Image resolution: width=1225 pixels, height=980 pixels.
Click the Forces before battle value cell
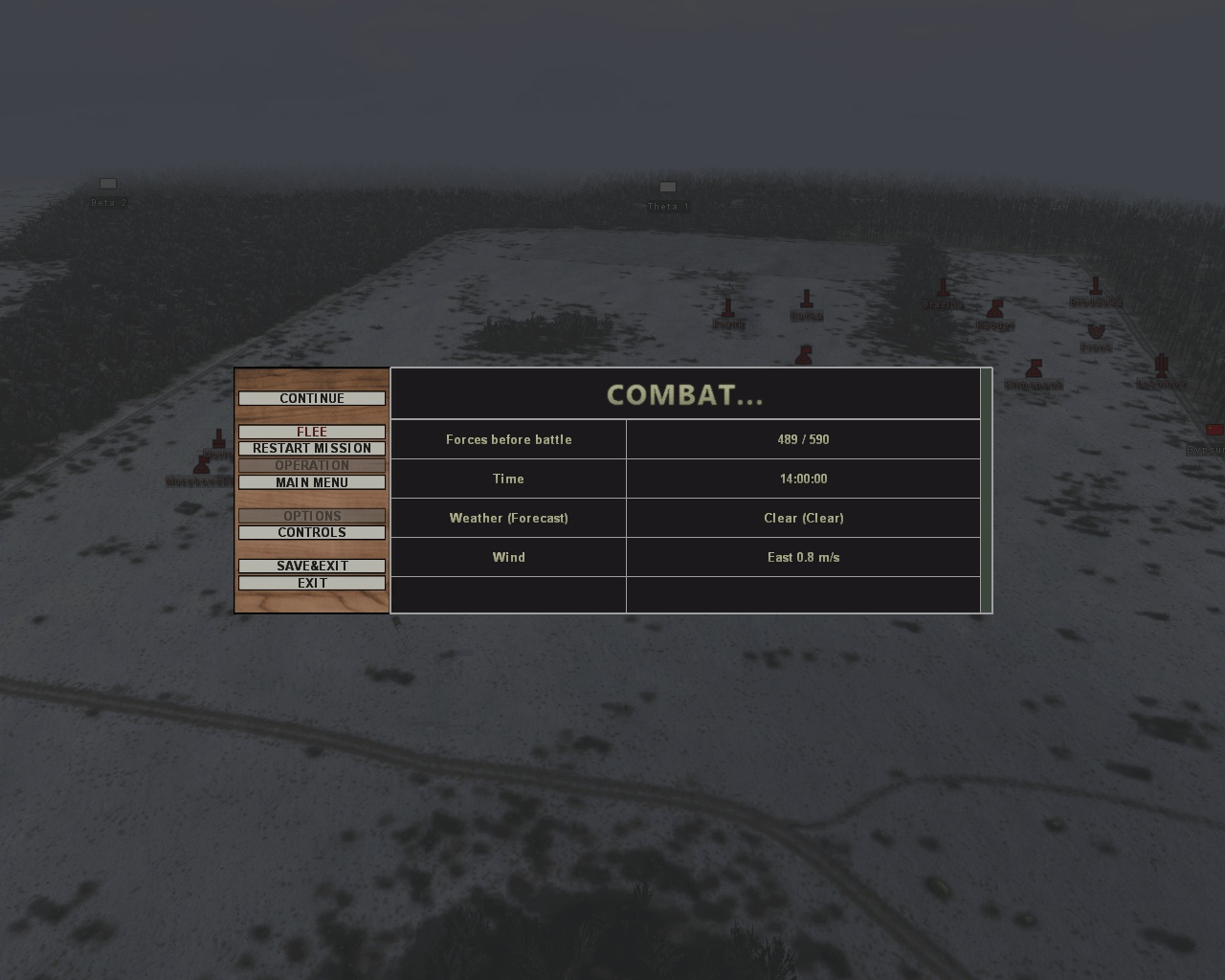[803, 439]
